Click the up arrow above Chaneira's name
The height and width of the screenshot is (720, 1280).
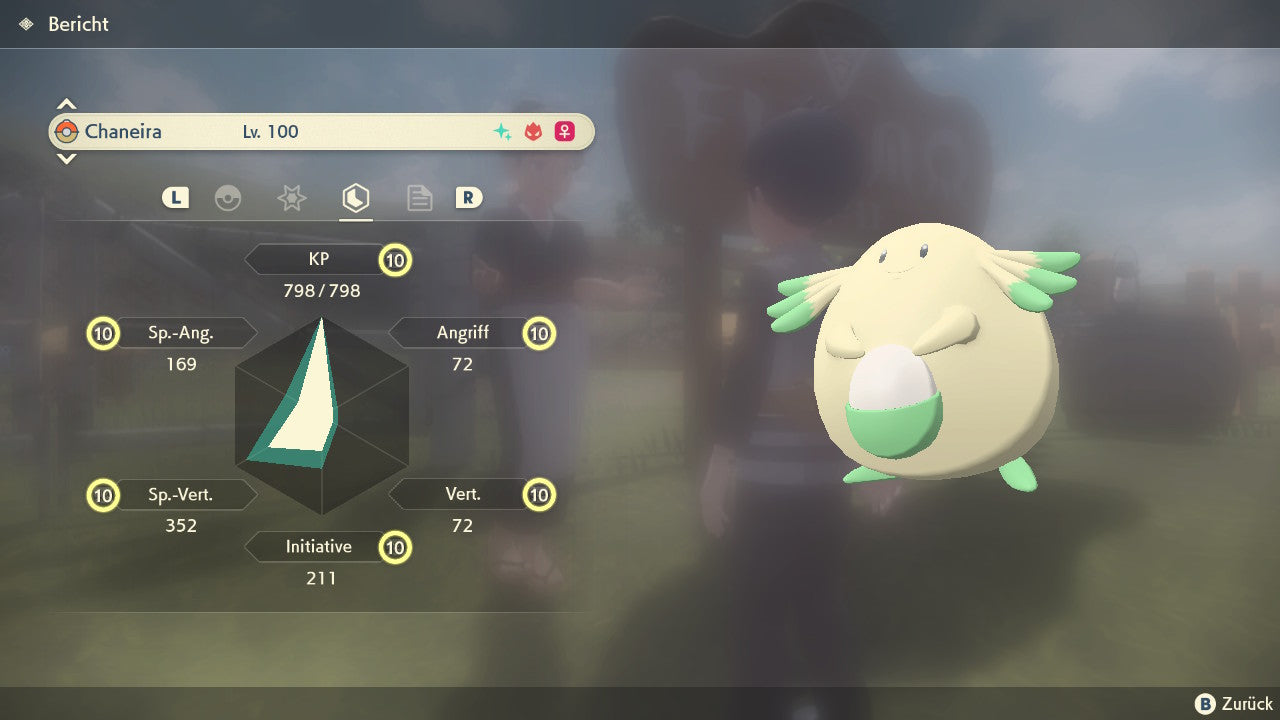[x=66, y=104]
